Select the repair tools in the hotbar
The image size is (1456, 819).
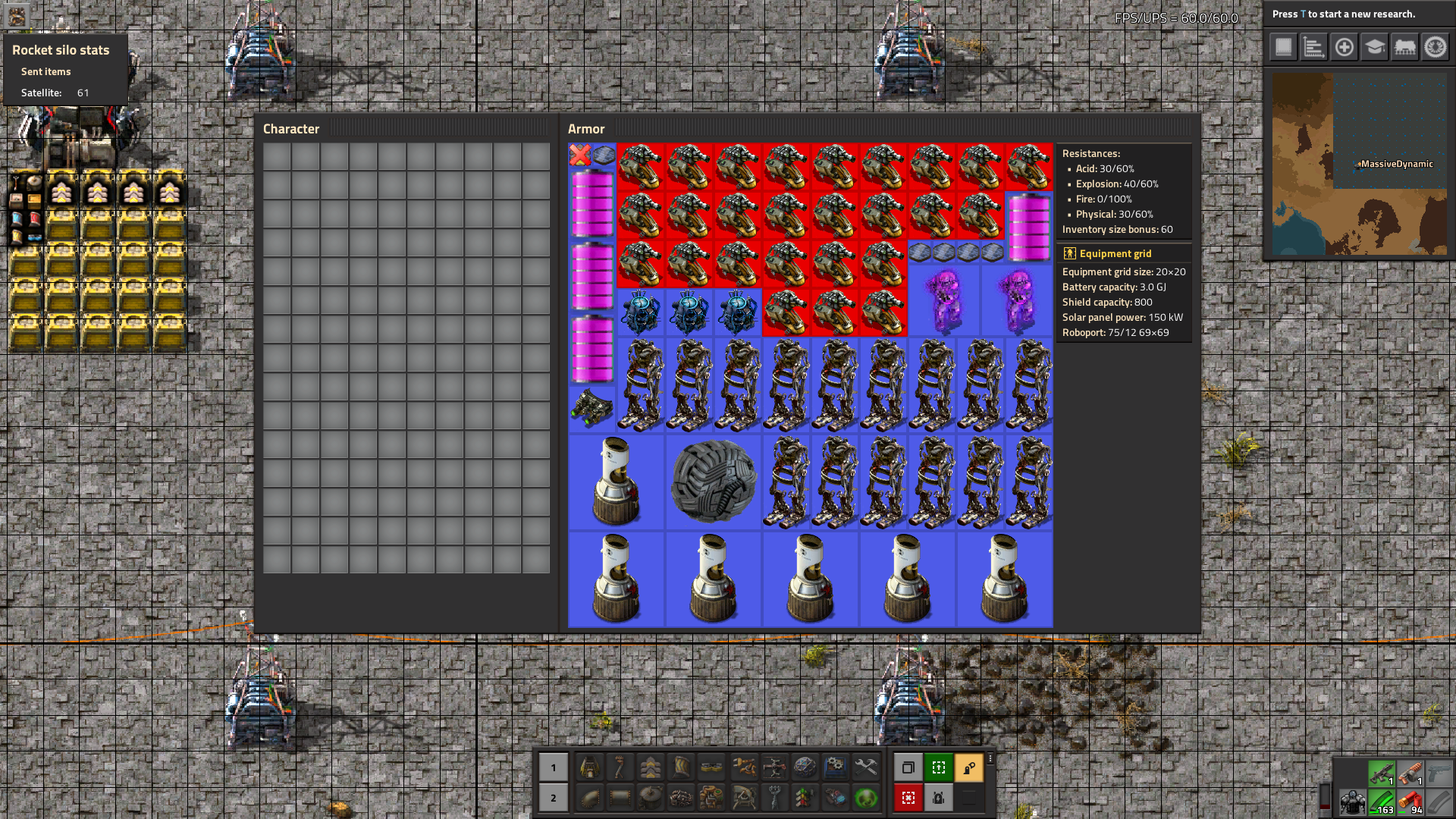(x=865, y=768)
